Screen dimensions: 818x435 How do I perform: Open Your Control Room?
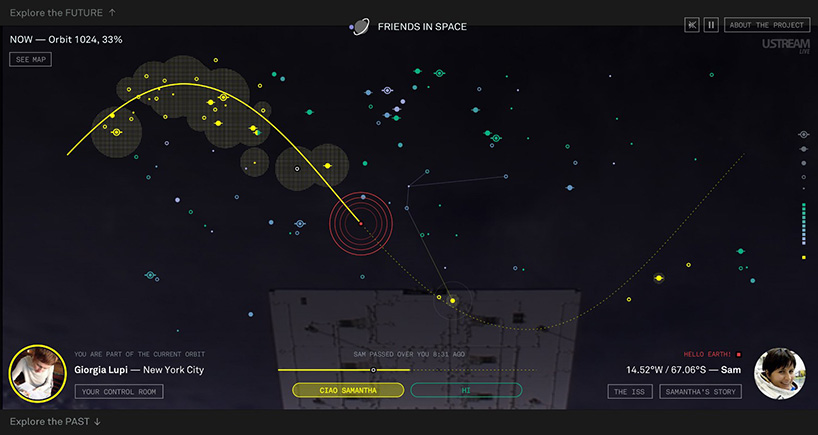pos(119,392)
